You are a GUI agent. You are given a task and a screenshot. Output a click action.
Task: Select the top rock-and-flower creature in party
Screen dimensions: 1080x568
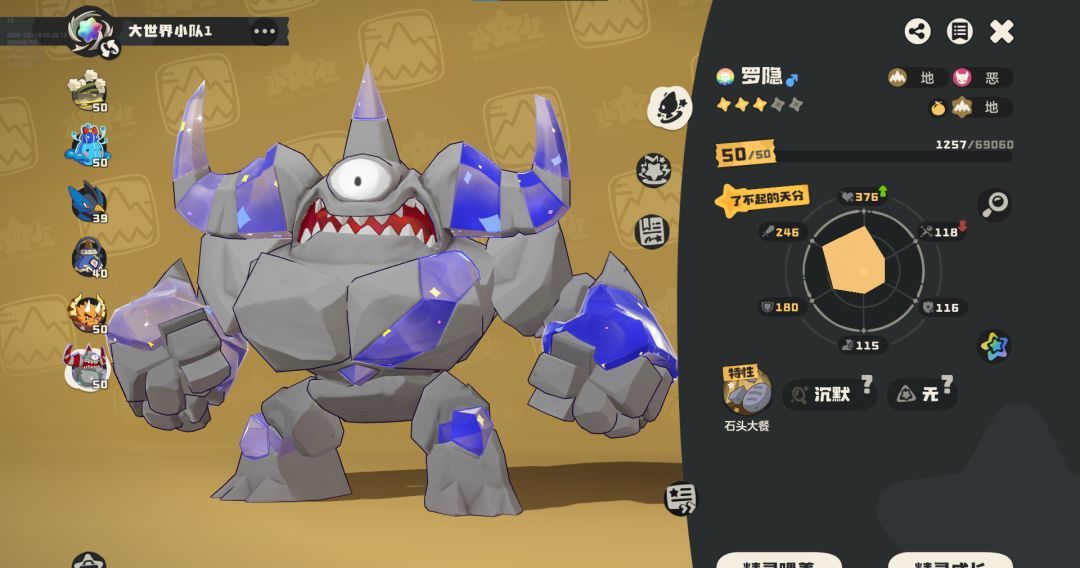(x=88, y=91)
